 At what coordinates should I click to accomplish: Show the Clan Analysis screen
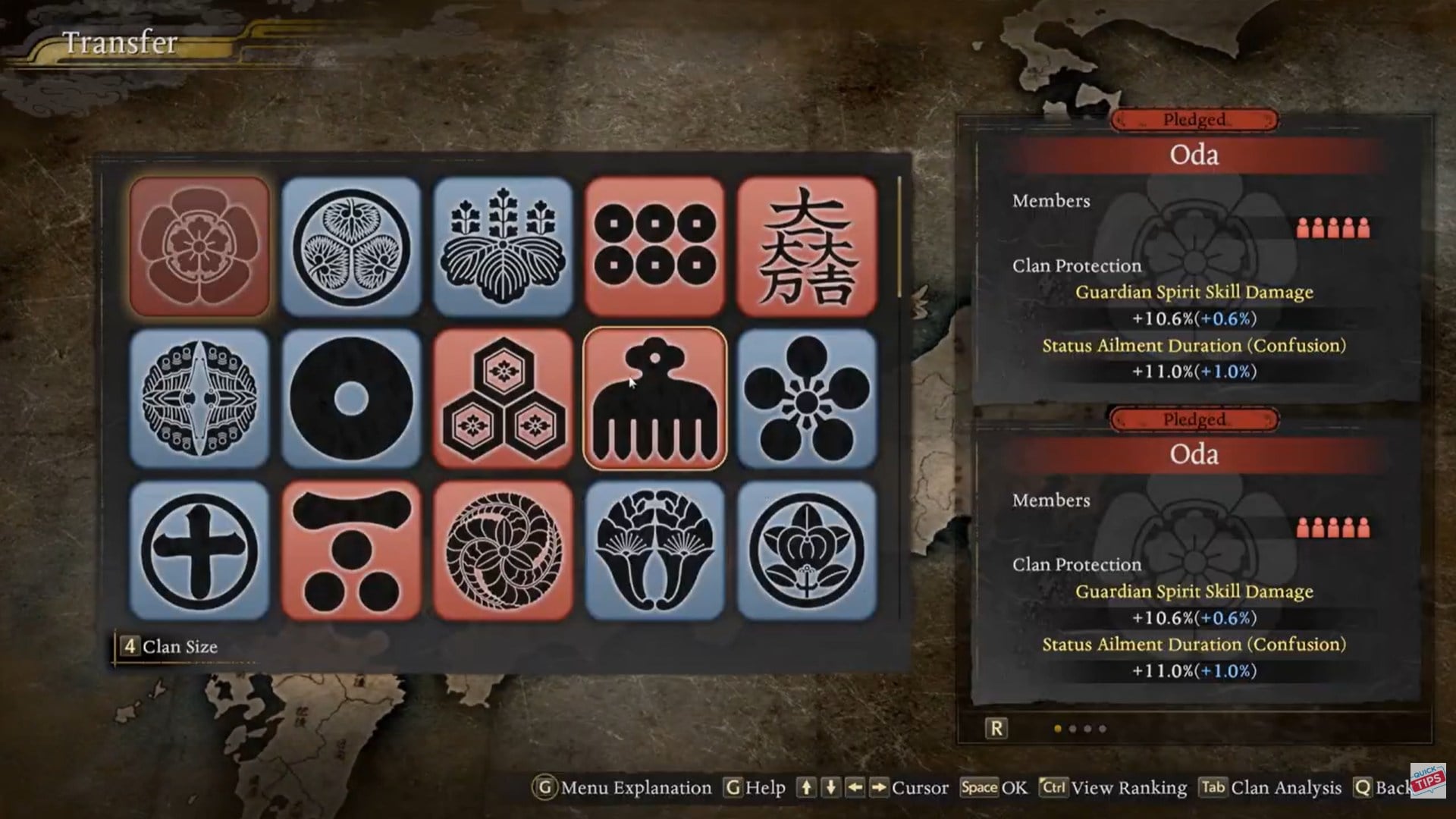coord(1270,788)
